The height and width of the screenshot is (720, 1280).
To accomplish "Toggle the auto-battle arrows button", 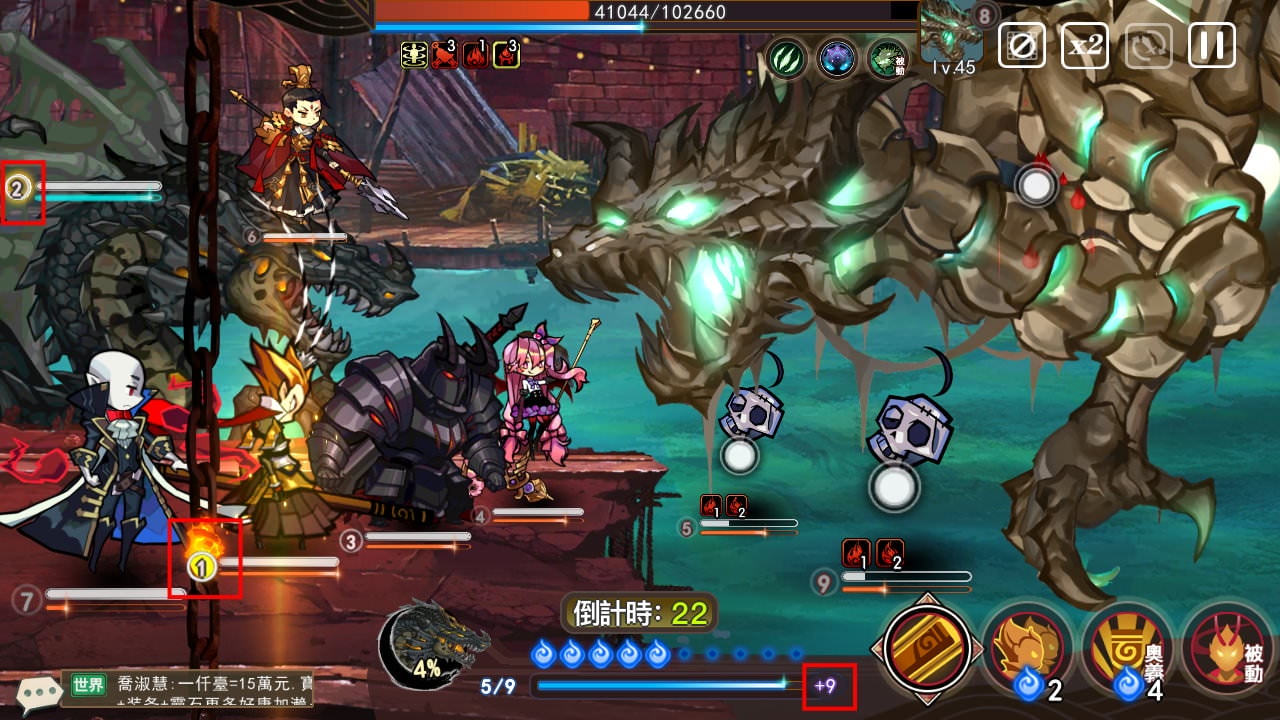I will click(x=1148, y=45).
